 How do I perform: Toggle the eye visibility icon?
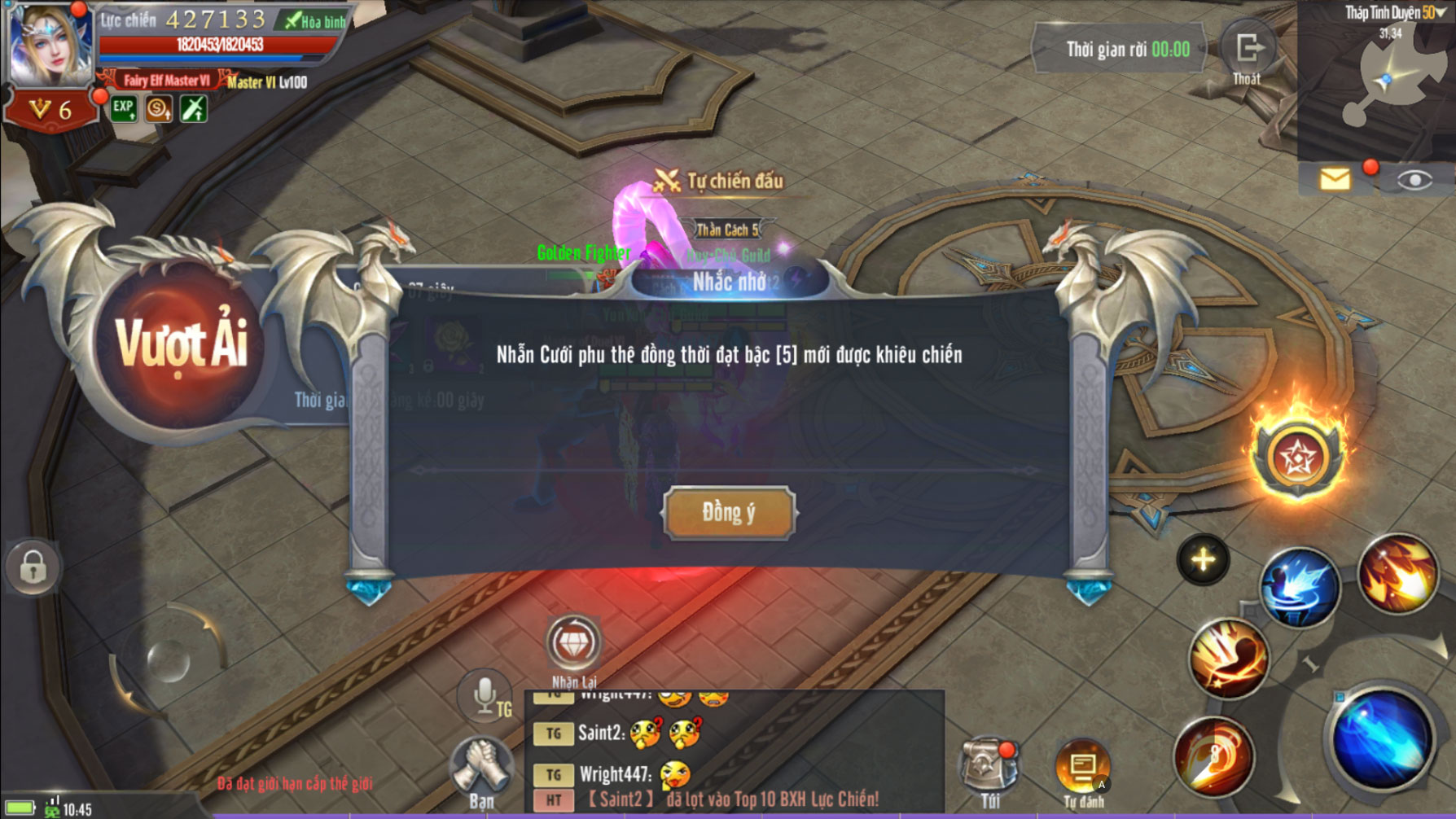click(x=1414, y=180)
